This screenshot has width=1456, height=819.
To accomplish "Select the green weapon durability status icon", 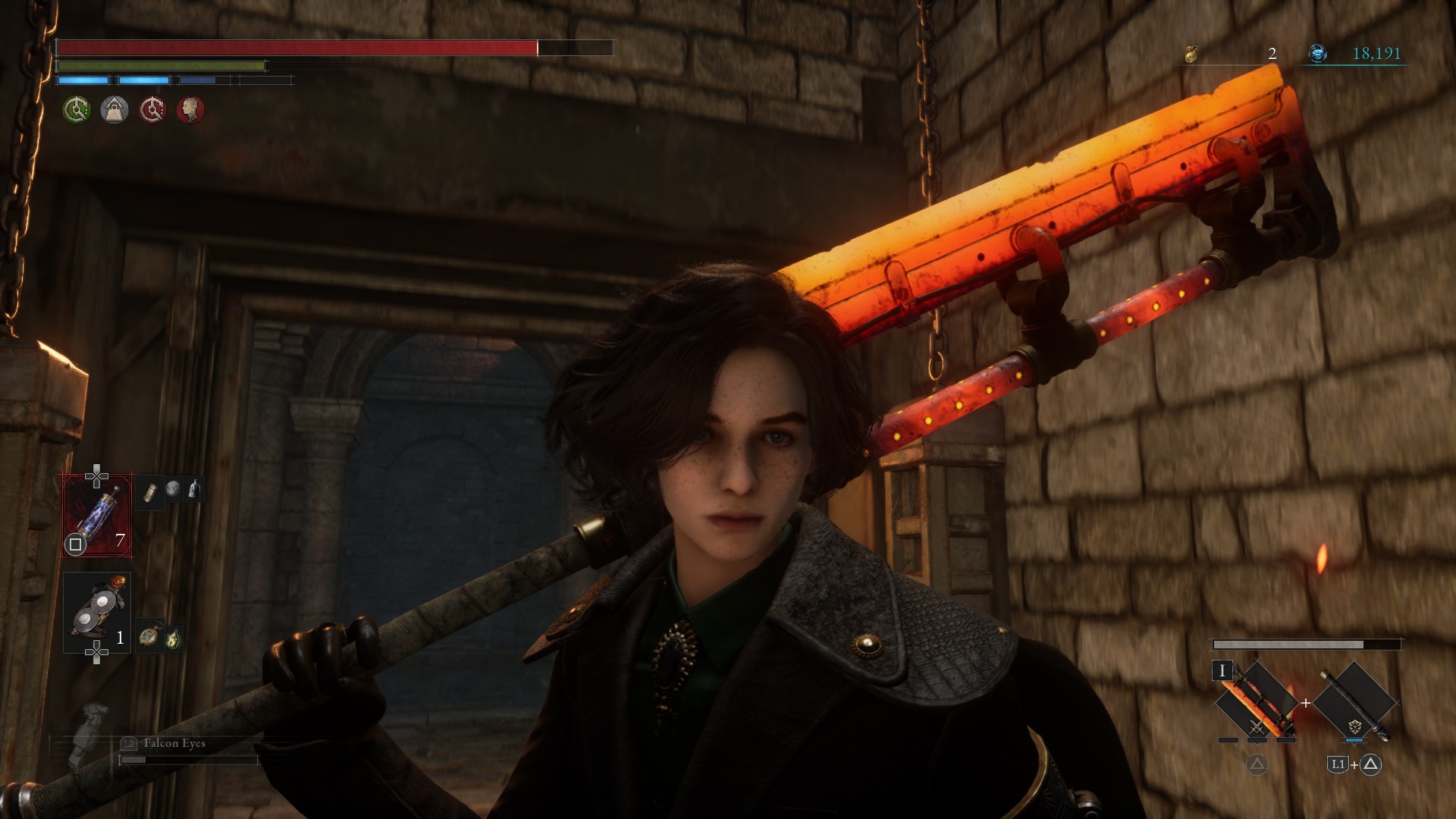I will [x=76, y=110].
